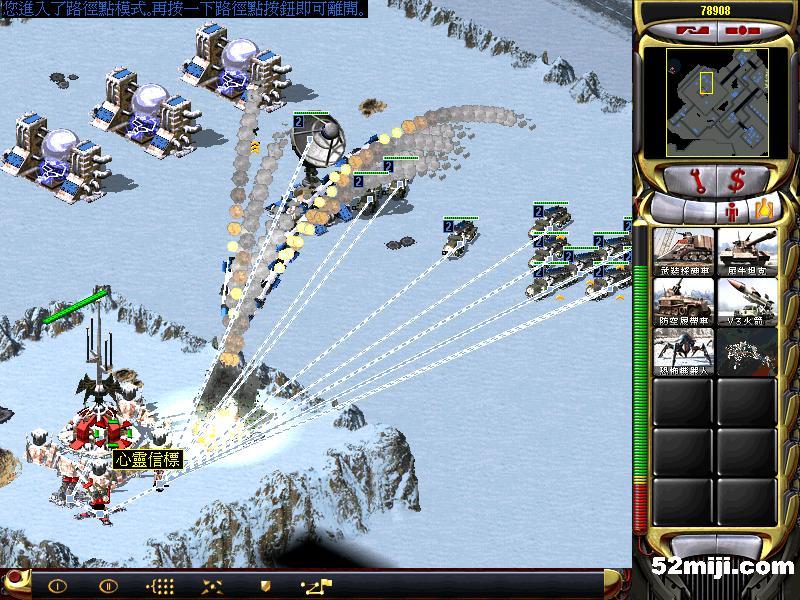Open the vehicles production tab
This screenshot has height=600, width=800.
(x=765, y=210)
